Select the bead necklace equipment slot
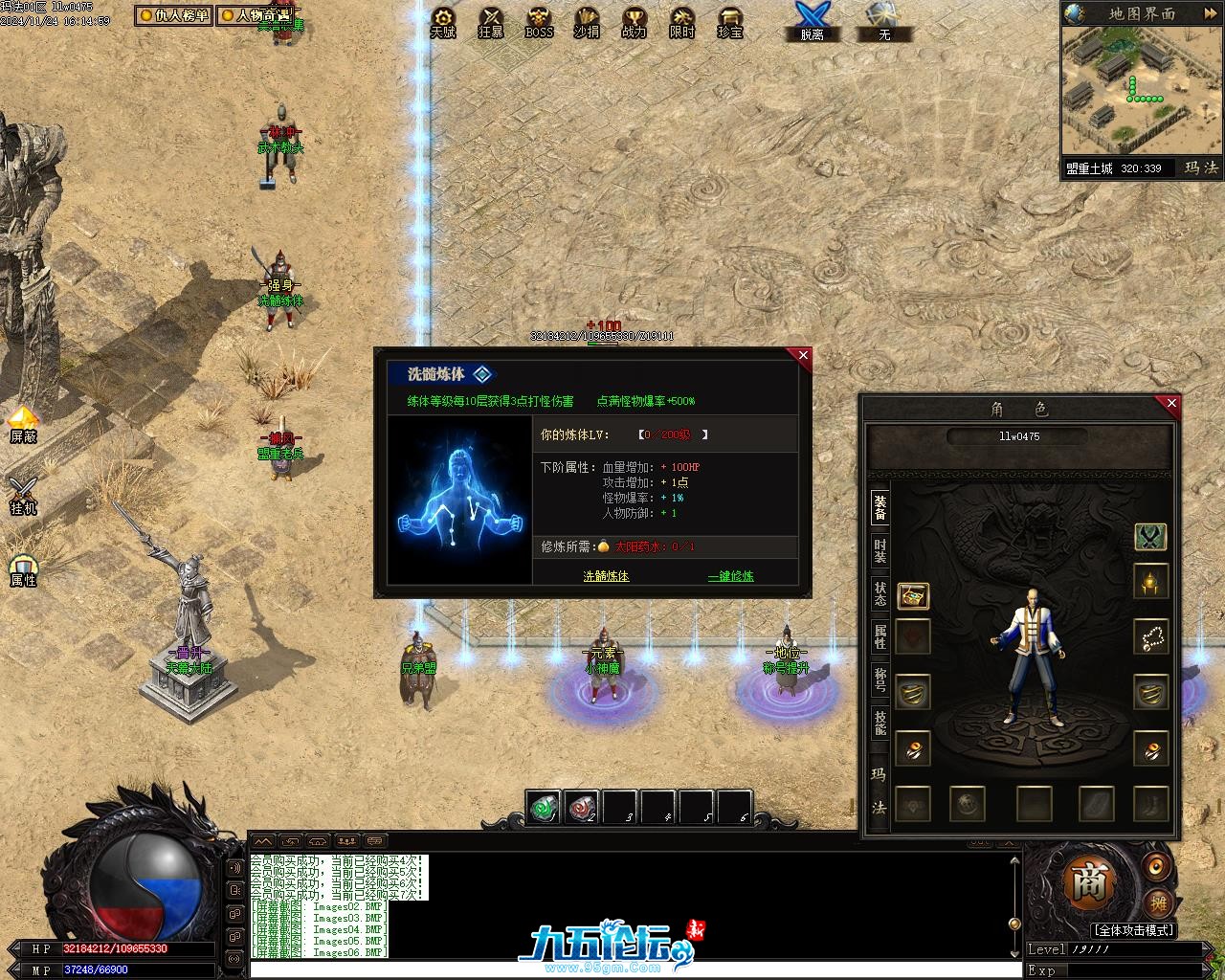1225x980 pixels. pos(1150,636)
